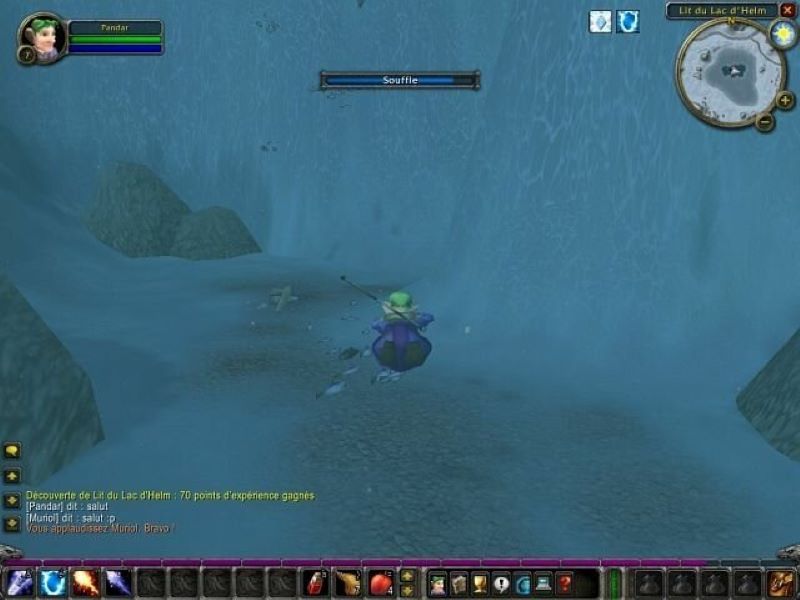Image resolution: width=800 pixels, height=600 pixels.
Task: Open the main backpack
Action: point(780,583)
